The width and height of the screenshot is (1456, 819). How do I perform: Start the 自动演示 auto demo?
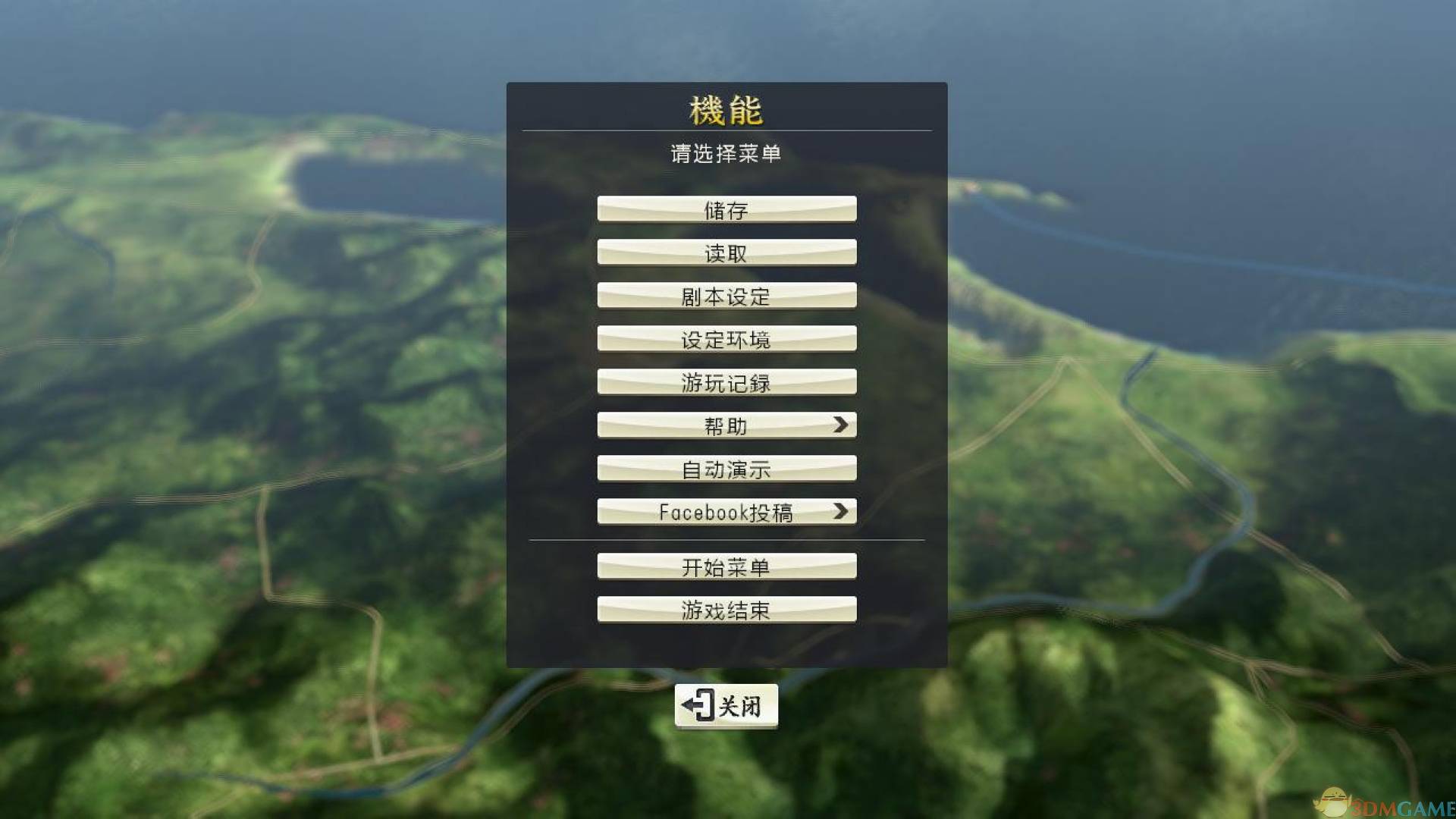click(726, 469)
